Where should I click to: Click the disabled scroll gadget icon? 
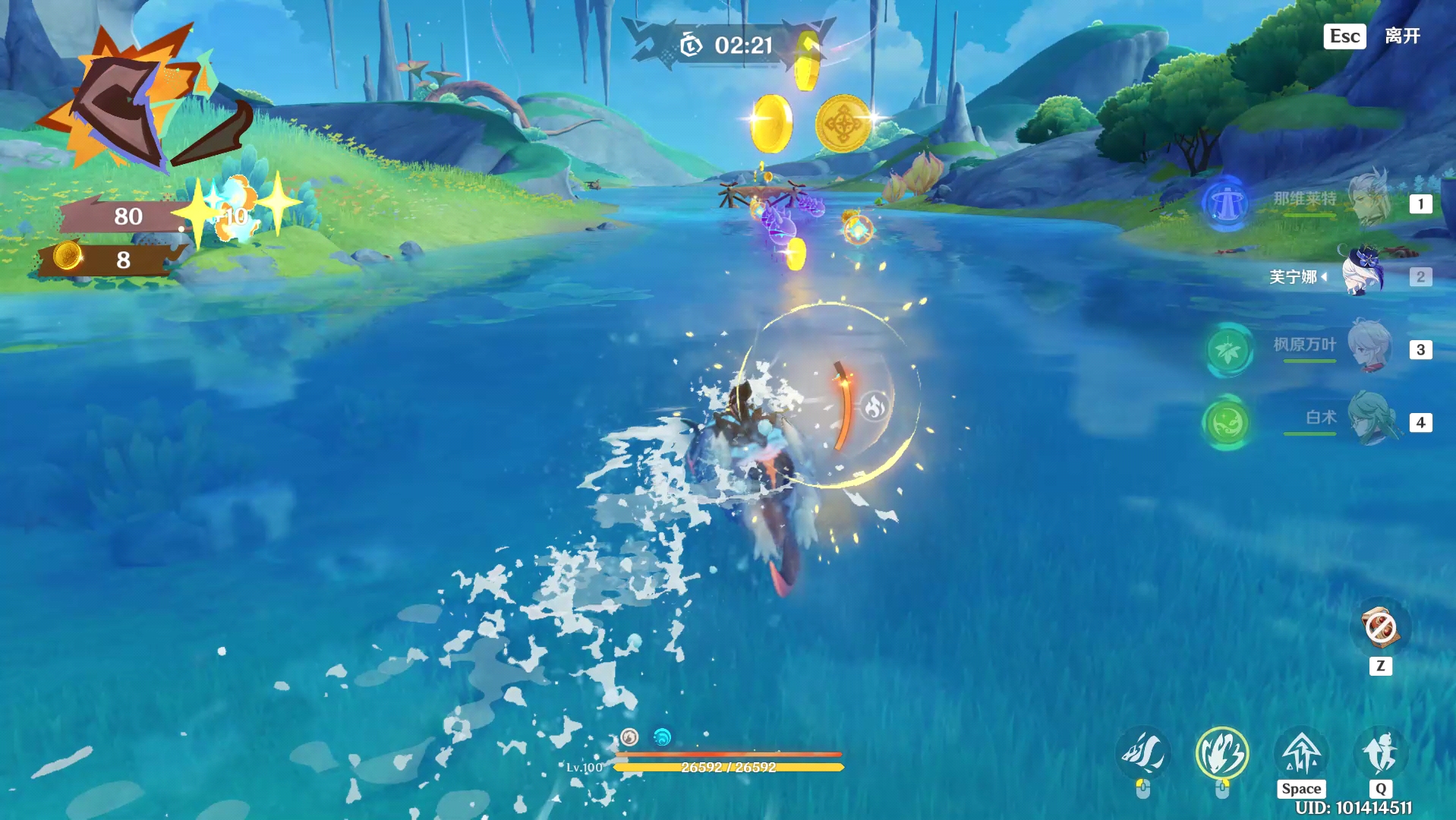click(x=1380, y=628)
